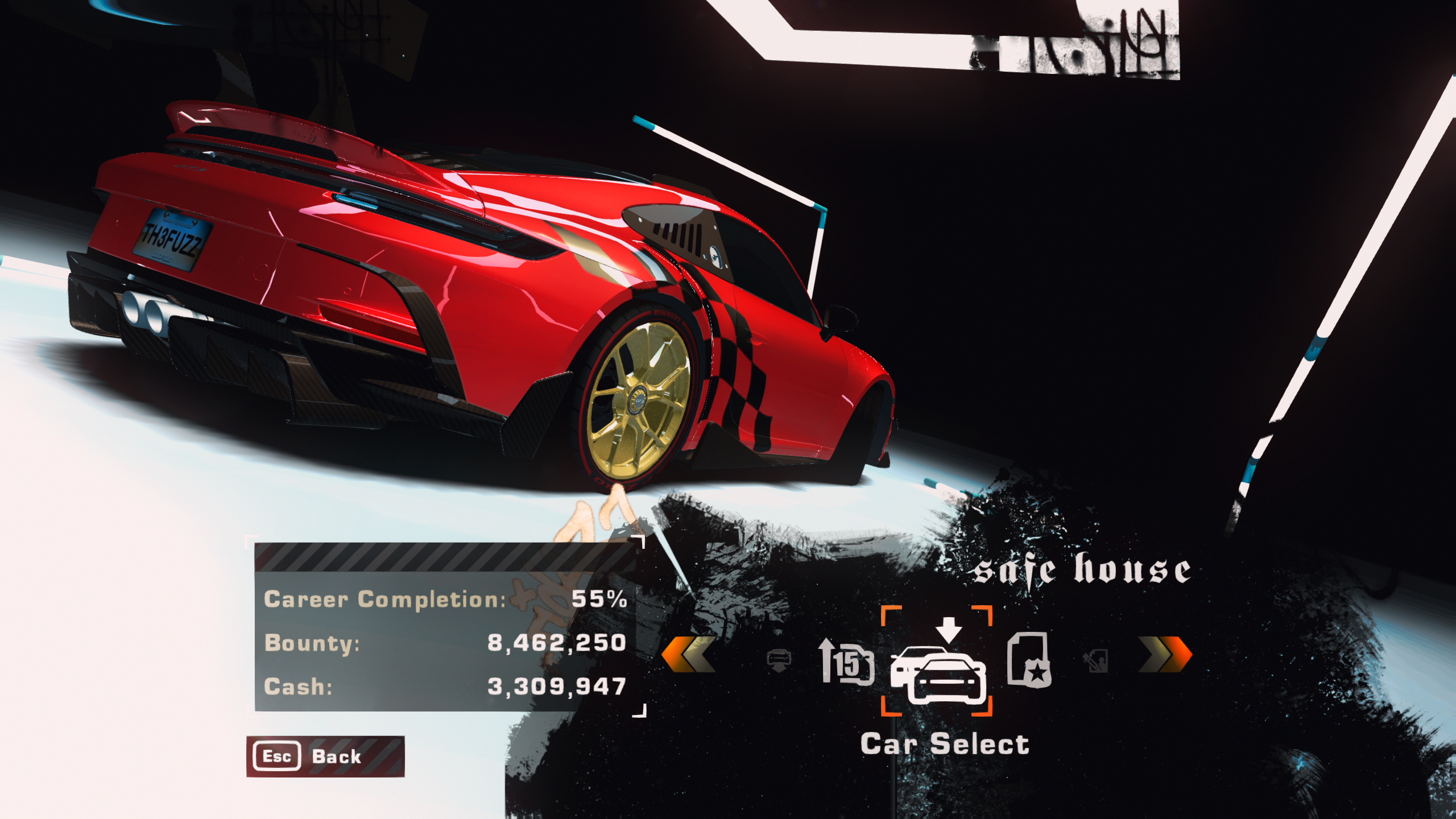Open the highlighted Car Select option
The height and width of the screenshot is (819, 1456).
pos(937,663)
